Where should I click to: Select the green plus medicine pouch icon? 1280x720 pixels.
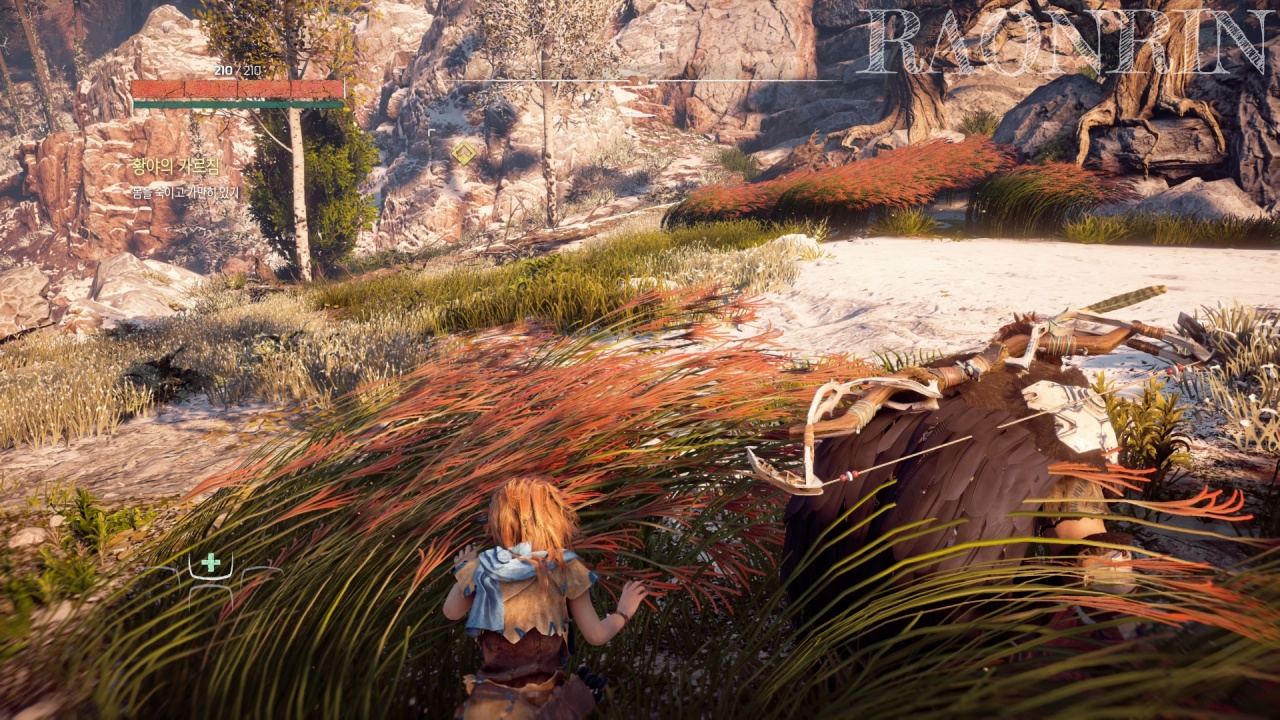tap(210, 564)
